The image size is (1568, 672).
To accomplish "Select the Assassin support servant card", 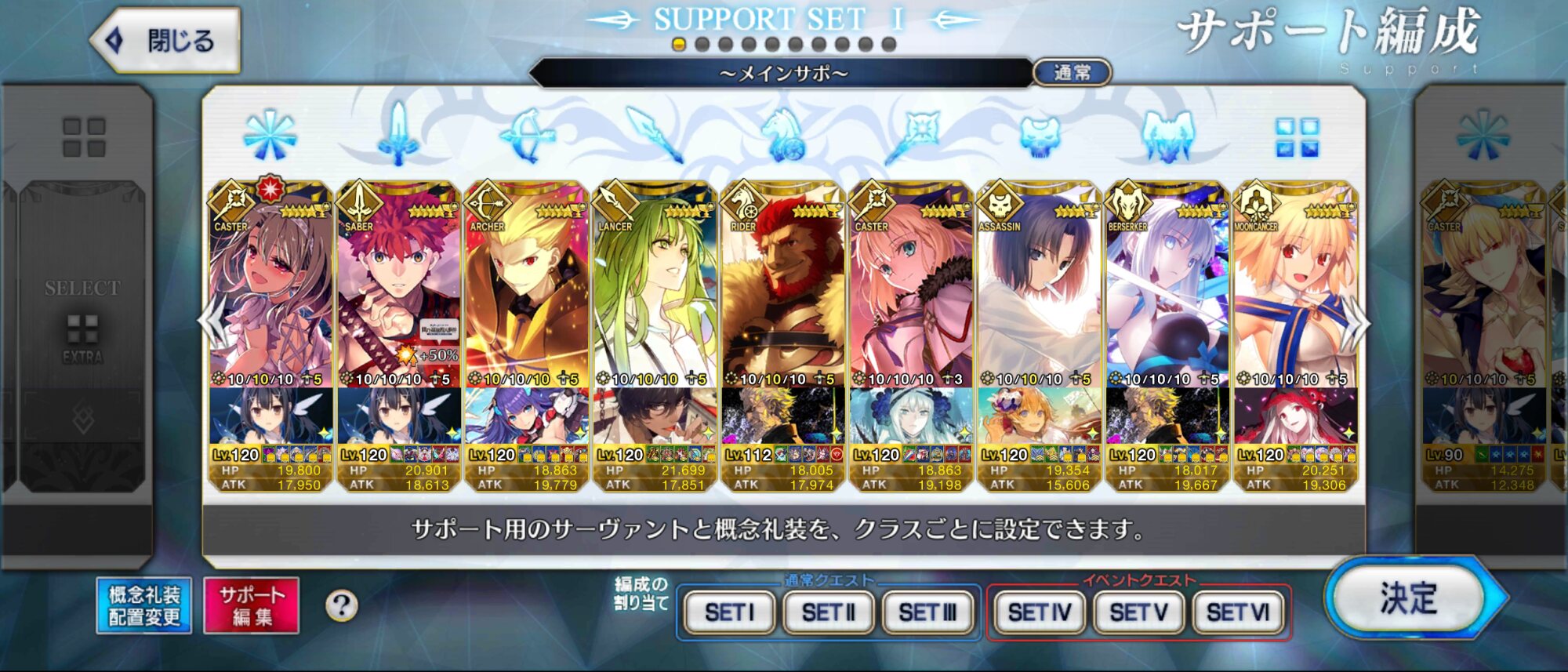I will (1039, 298).
